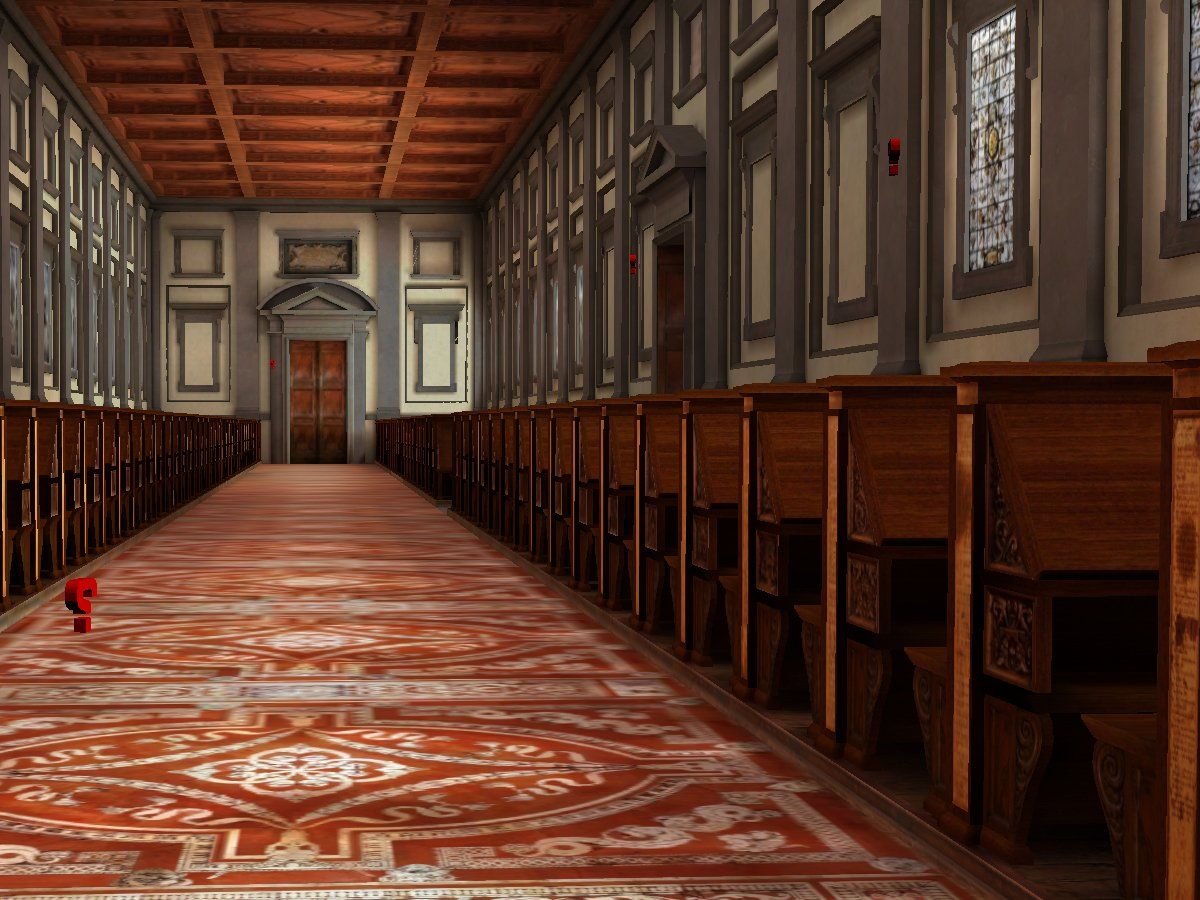Click the large red question mark on the floor

click(x=81, y=603)
